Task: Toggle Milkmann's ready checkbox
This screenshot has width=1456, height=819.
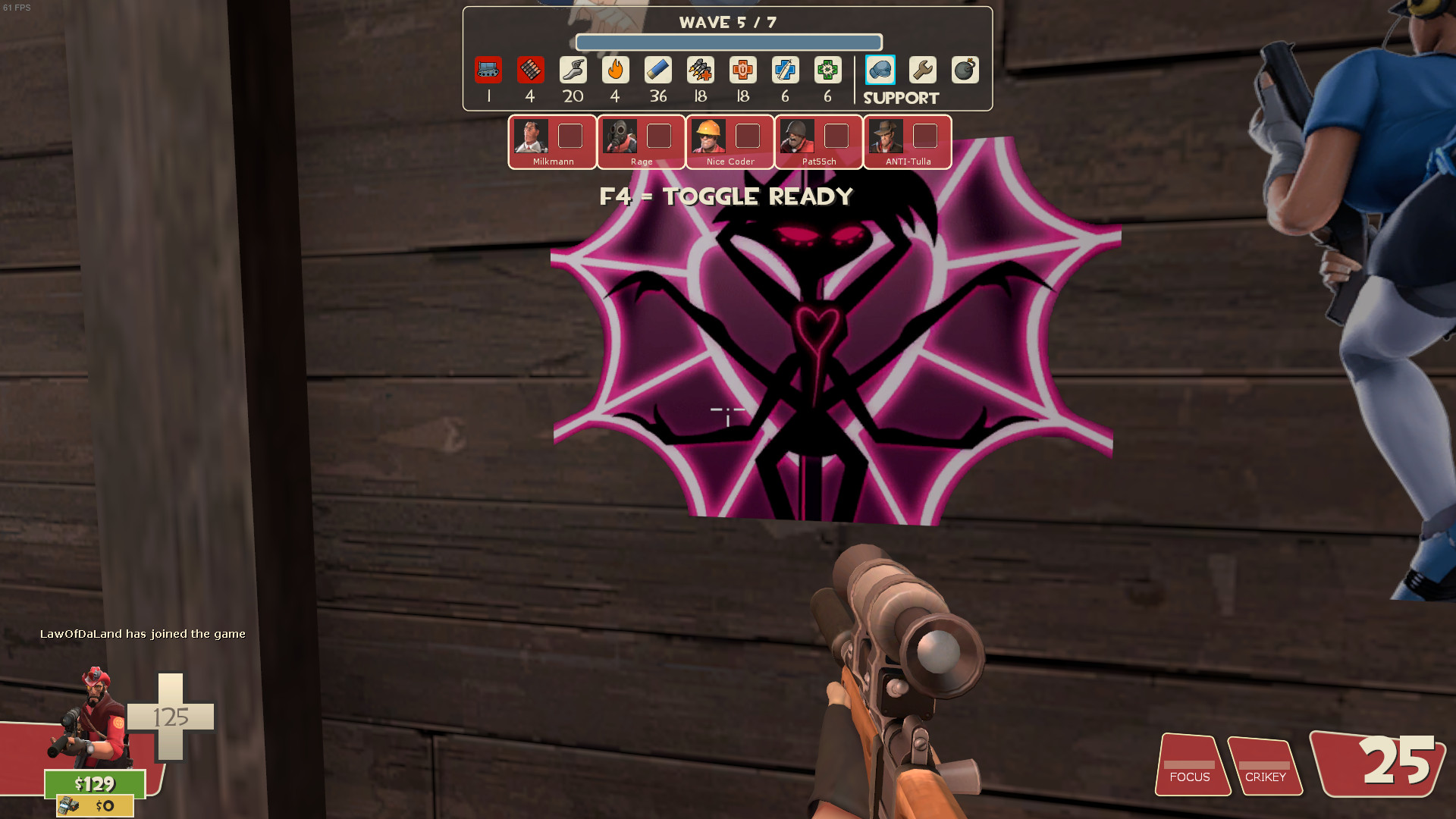Action: [x=571, y=136]
